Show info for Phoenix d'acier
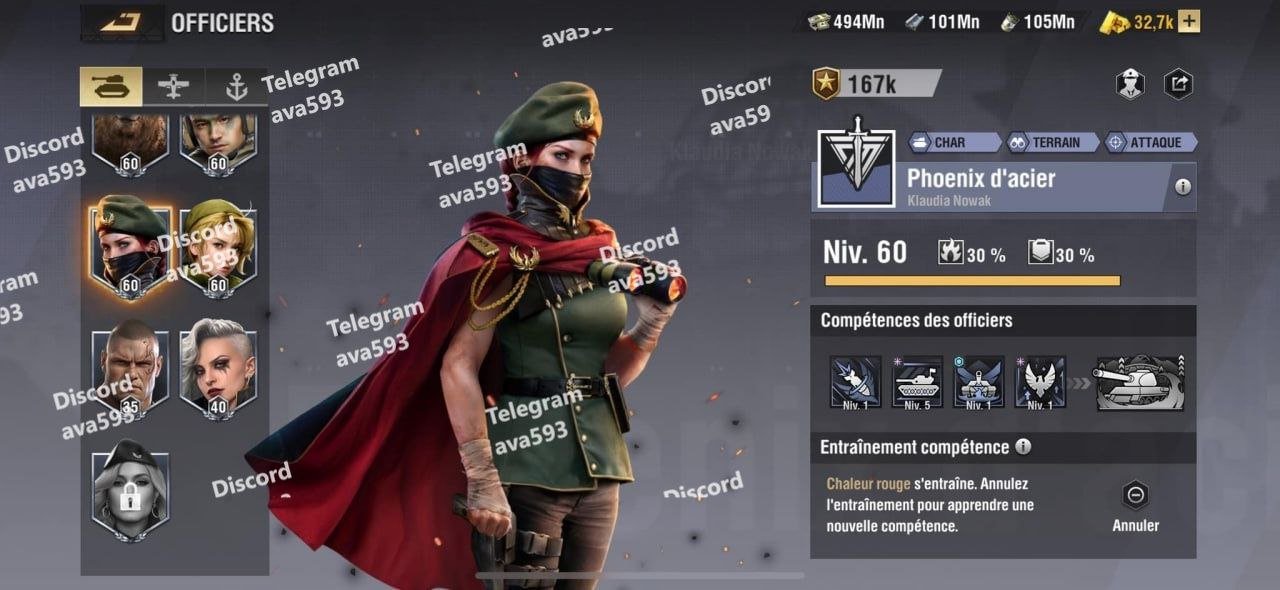 tap(1183, 187)
